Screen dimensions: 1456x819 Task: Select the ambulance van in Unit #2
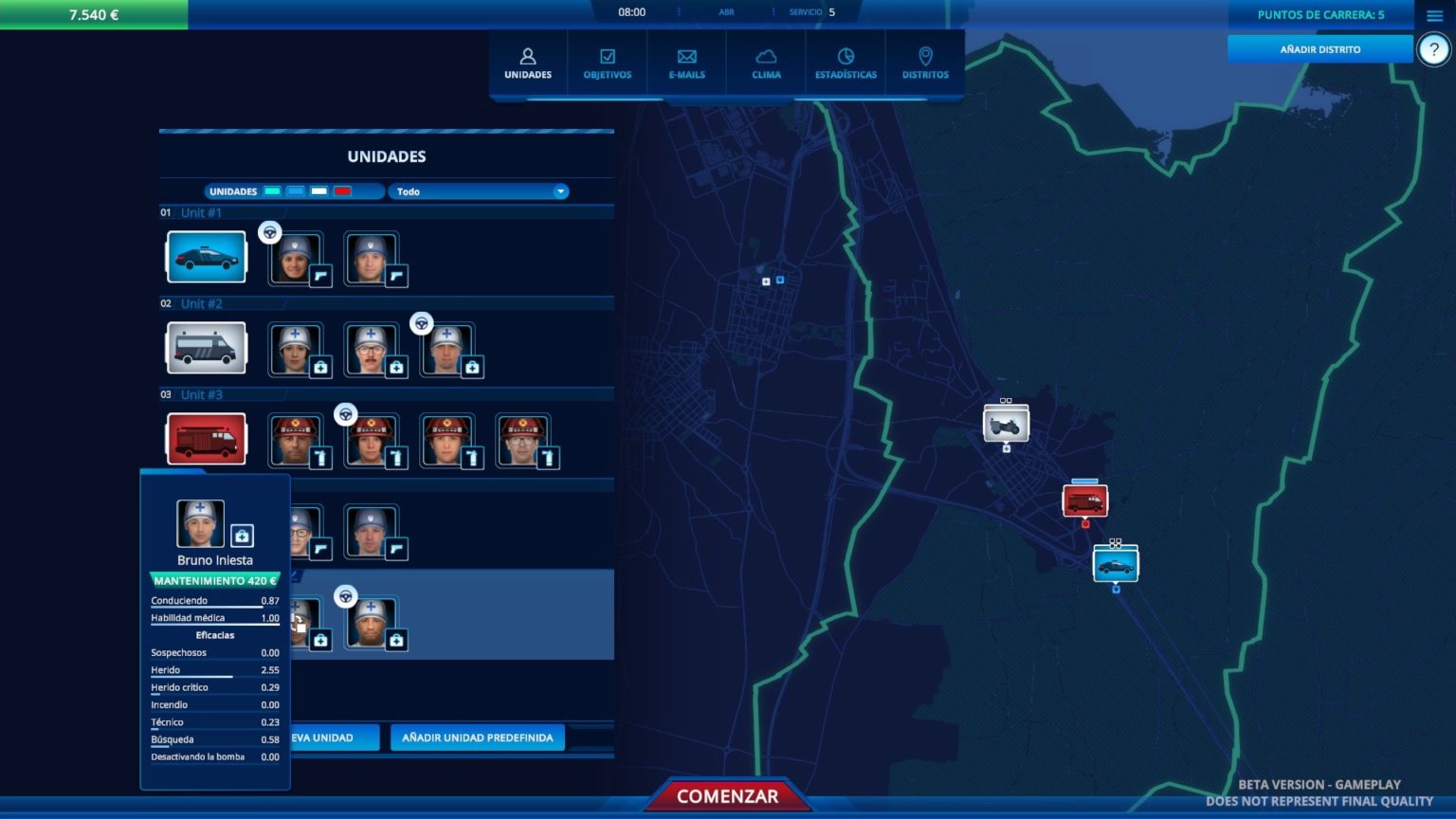[x=207, y=348]
